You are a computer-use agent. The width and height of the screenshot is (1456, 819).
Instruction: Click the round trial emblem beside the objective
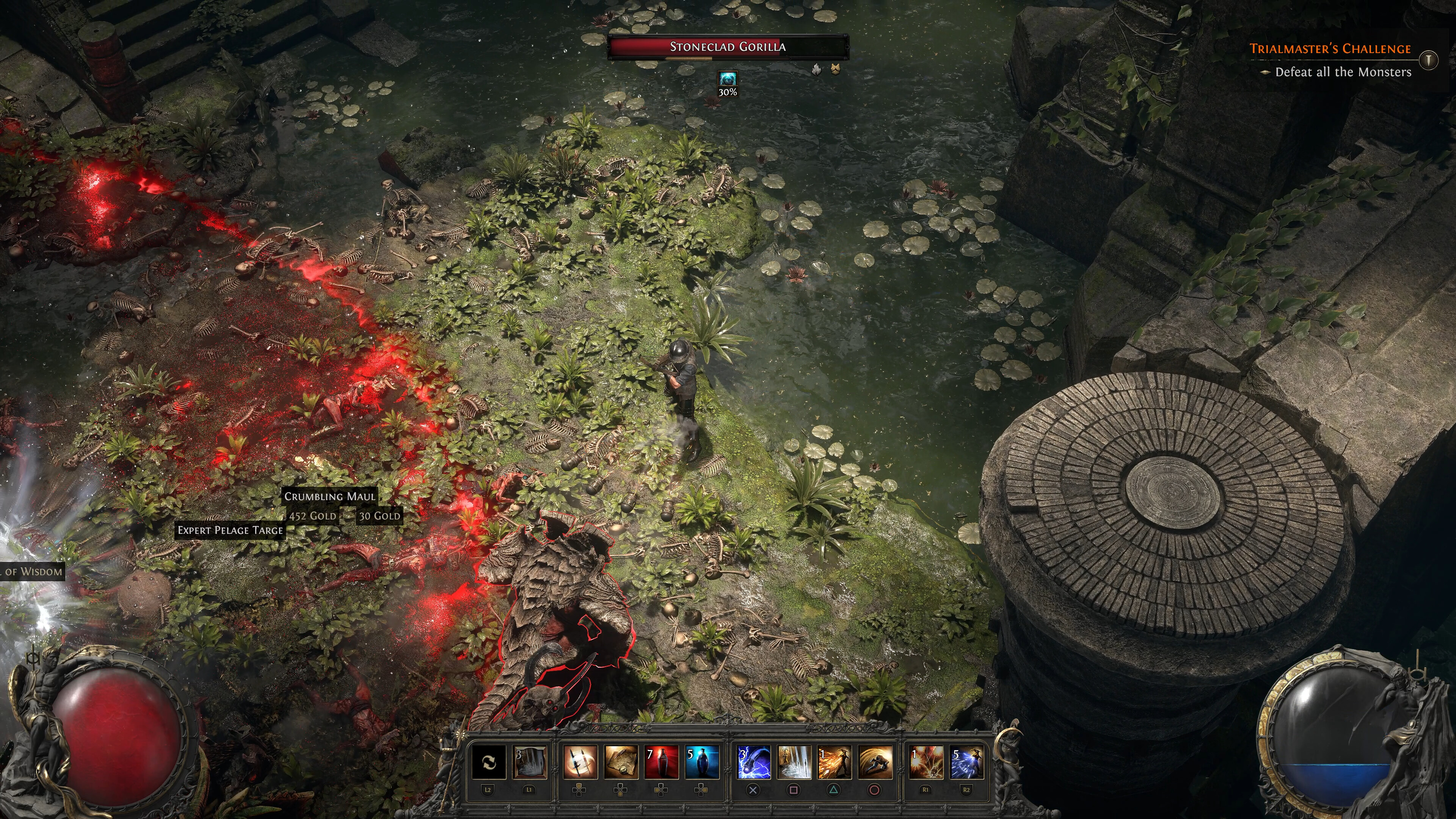pos(1428,60)
